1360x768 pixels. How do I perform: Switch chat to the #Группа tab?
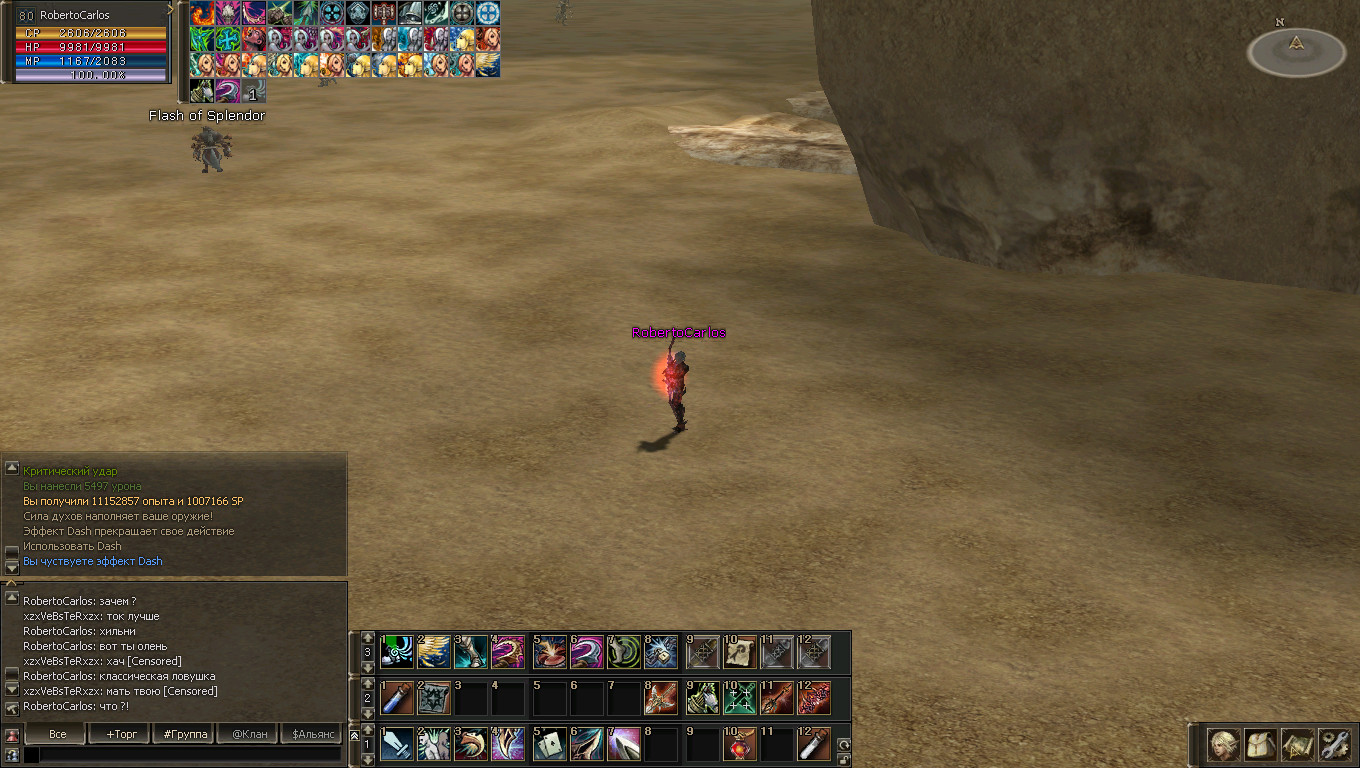(x=184, y=734)
